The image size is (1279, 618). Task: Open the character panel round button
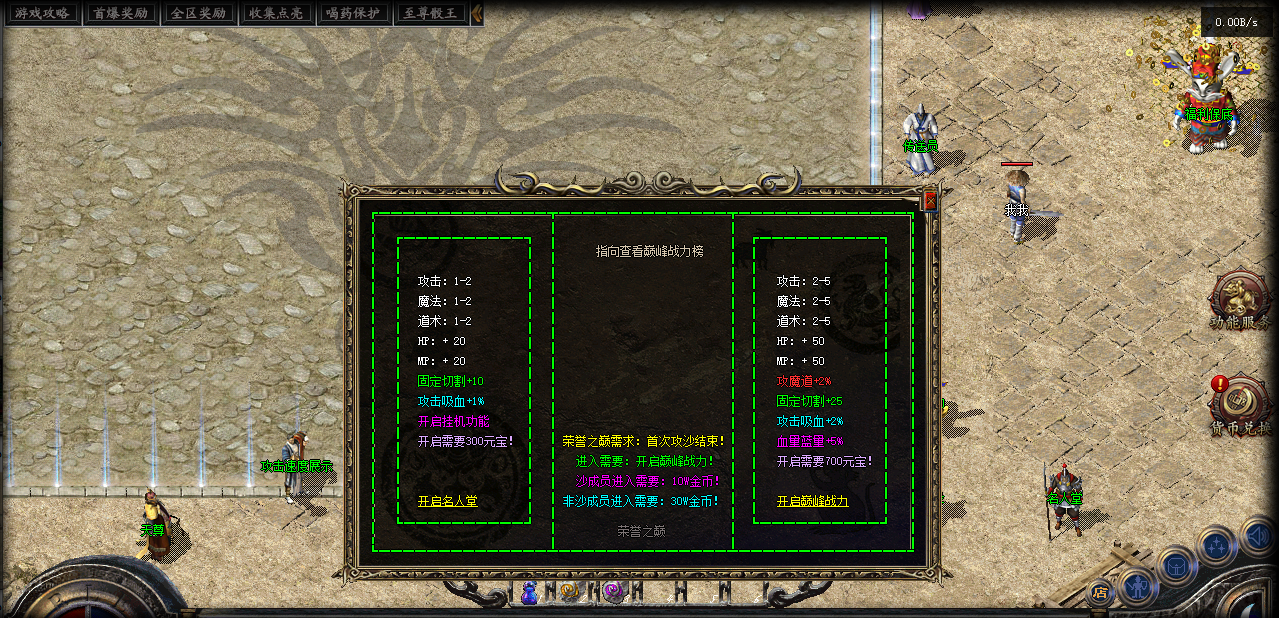coord(1137,586)
